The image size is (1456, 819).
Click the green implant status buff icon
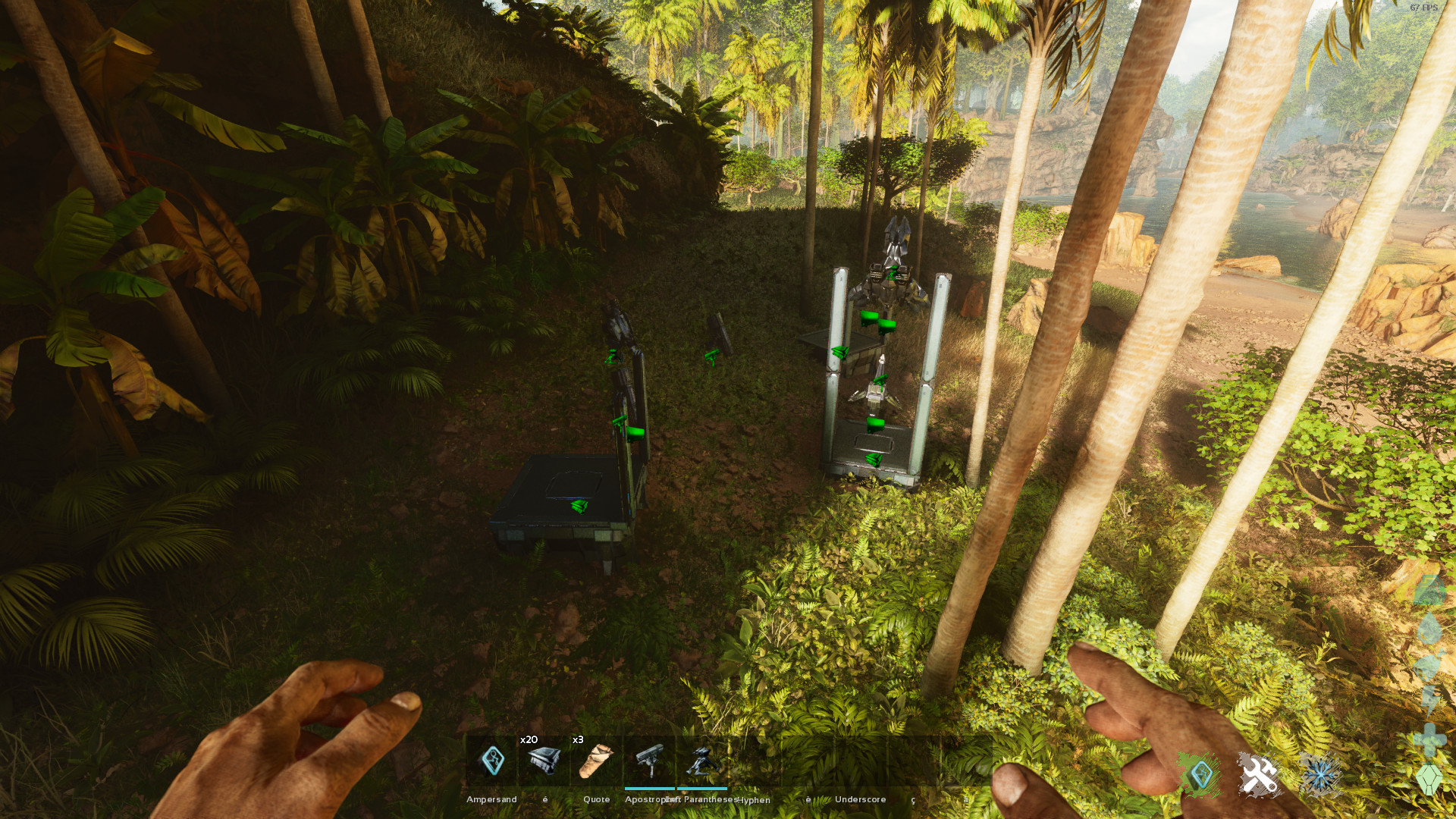1200,776
